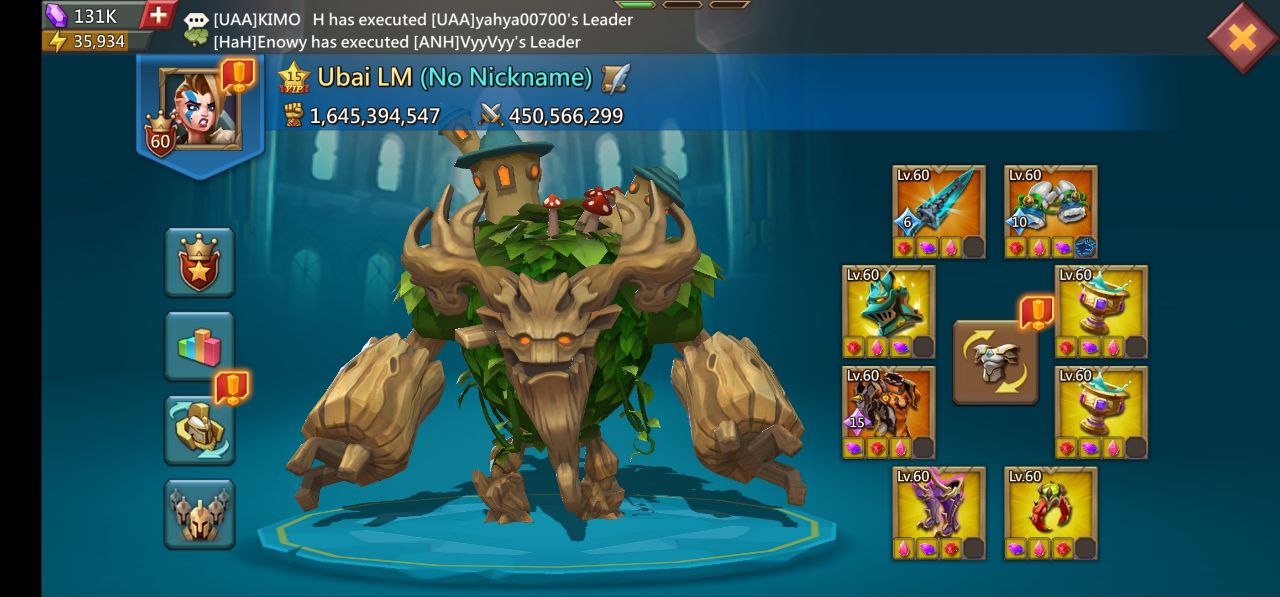The width and height of the screenshot is (1280, 597).
Task: Edit the nickname with the quill icon
Action: [x=616, y=77]
